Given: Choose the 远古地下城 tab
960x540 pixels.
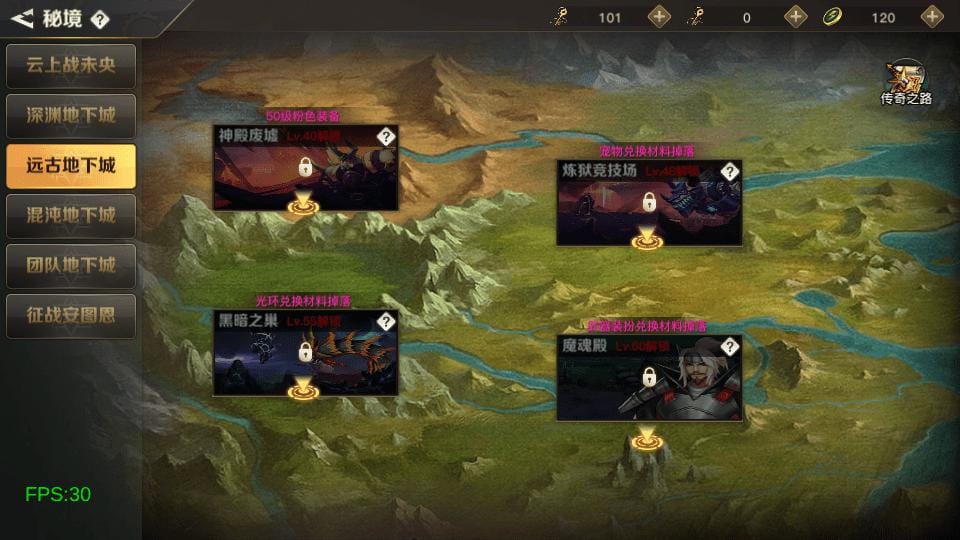Looking at the screenshot, I should [71, 166].
